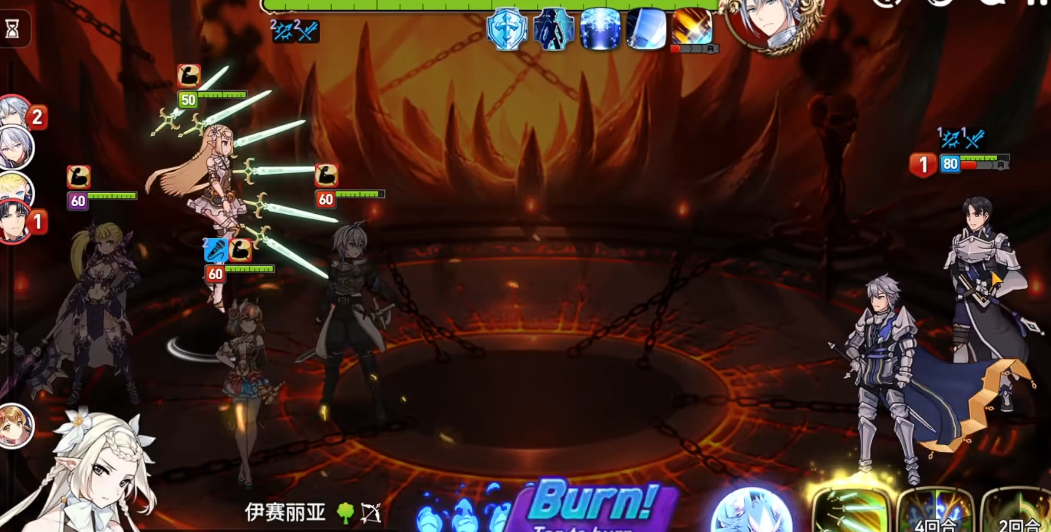Select the dark-haired turn portrait marked 1

(x=14, y=222)
